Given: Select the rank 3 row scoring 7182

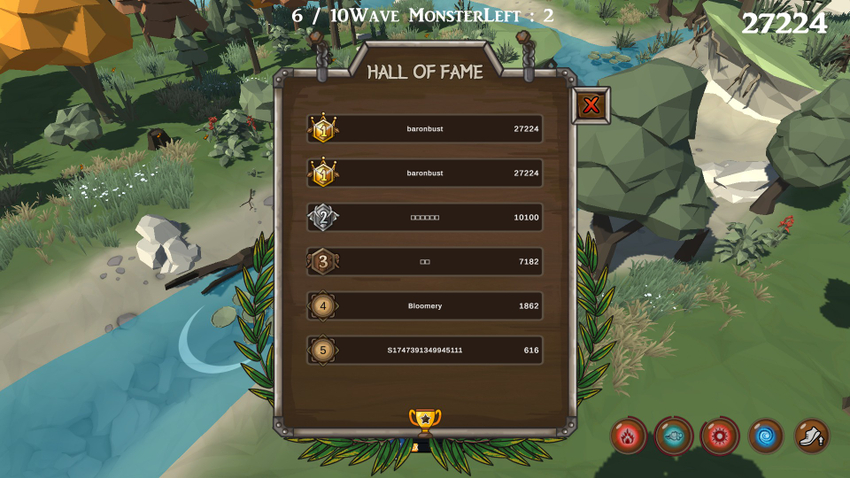Looking at the screenshot, I should [425, 261].
